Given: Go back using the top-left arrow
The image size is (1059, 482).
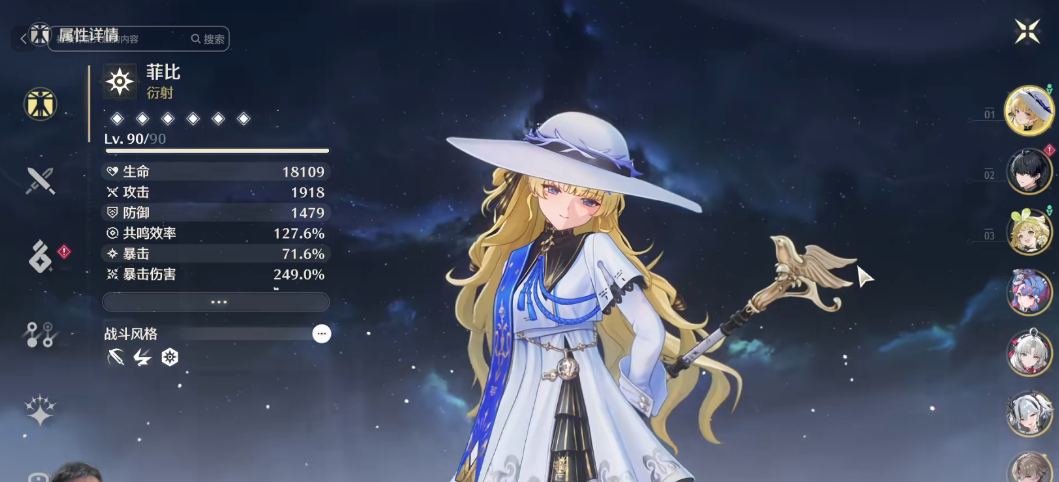Looking at the screenshot, I should tap(23, 39).
